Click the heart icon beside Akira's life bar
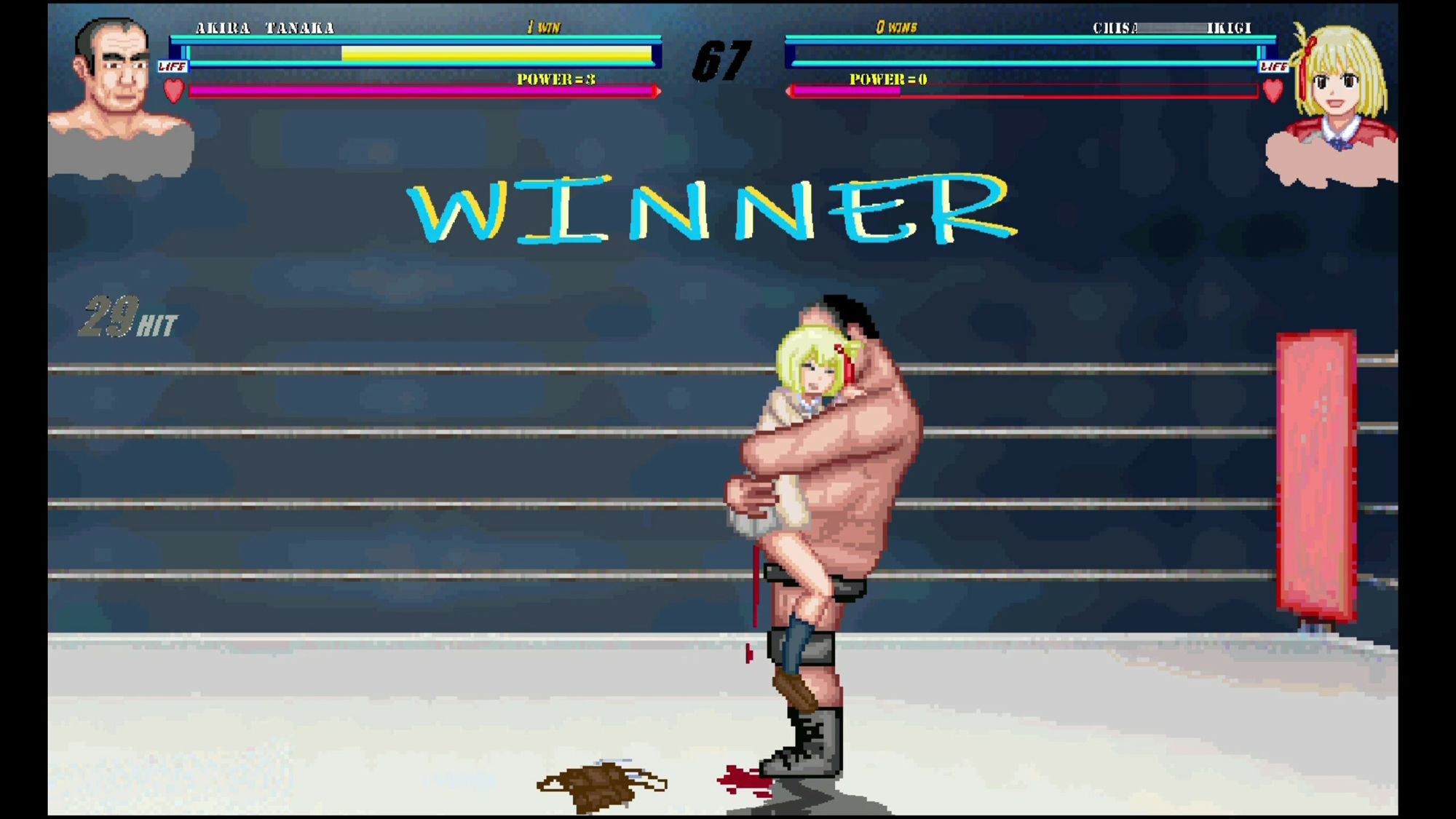 173,91
